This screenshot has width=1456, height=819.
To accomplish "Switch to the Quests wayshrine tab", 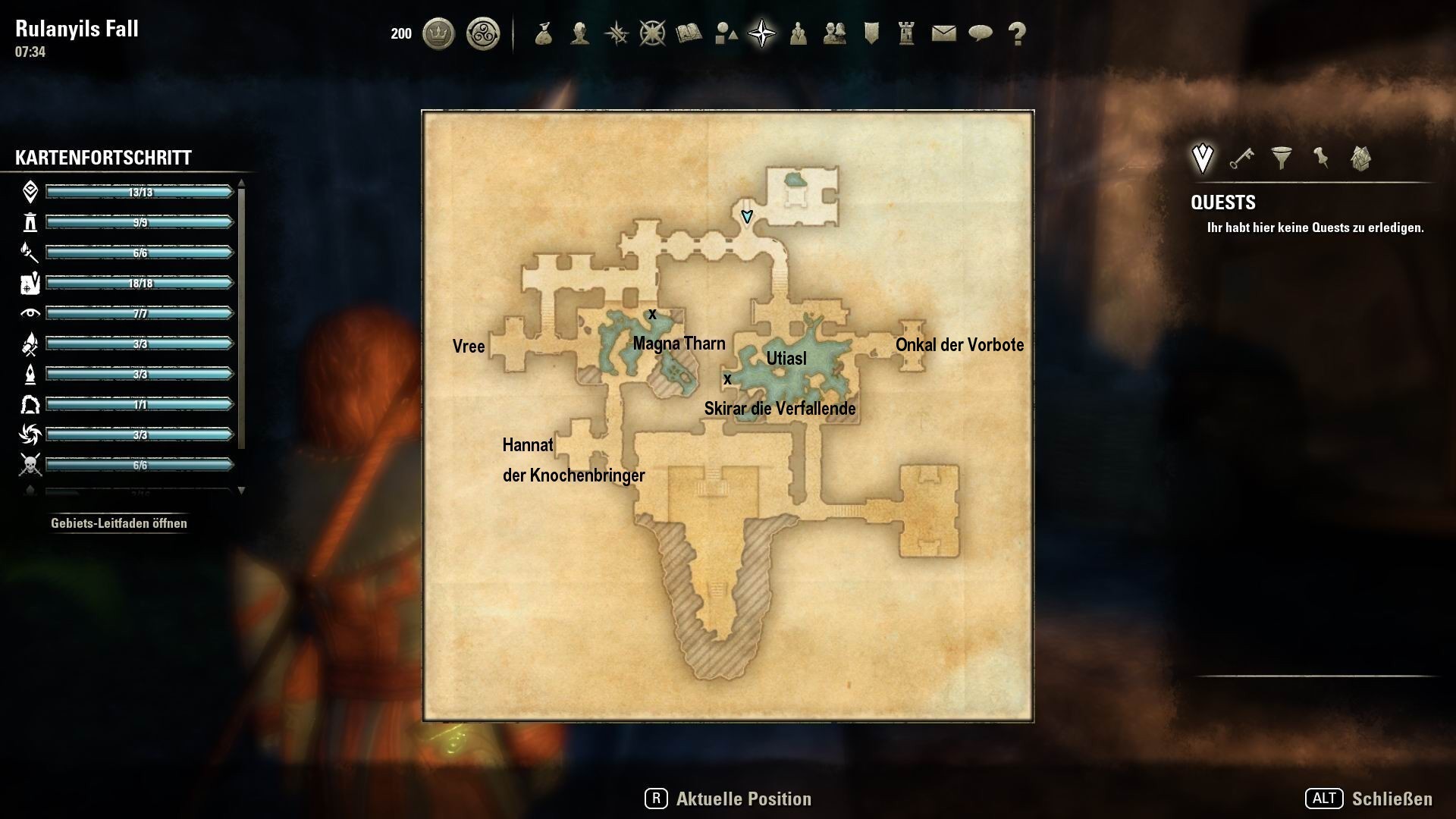I will [1203, 157].
